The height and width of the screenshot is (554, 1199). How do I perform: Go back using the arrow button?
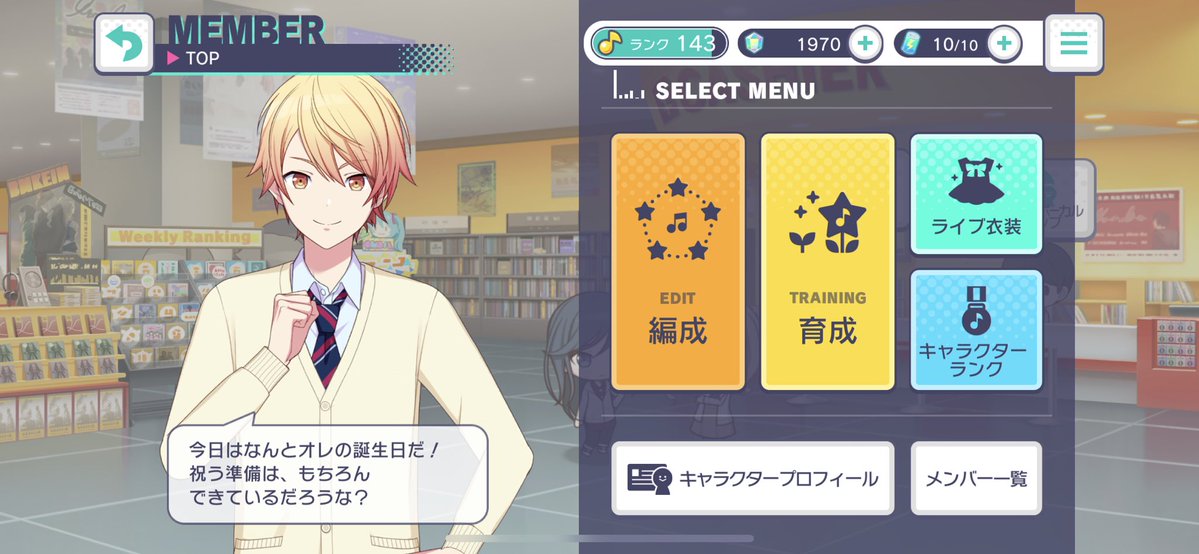(x=123, y=44)
